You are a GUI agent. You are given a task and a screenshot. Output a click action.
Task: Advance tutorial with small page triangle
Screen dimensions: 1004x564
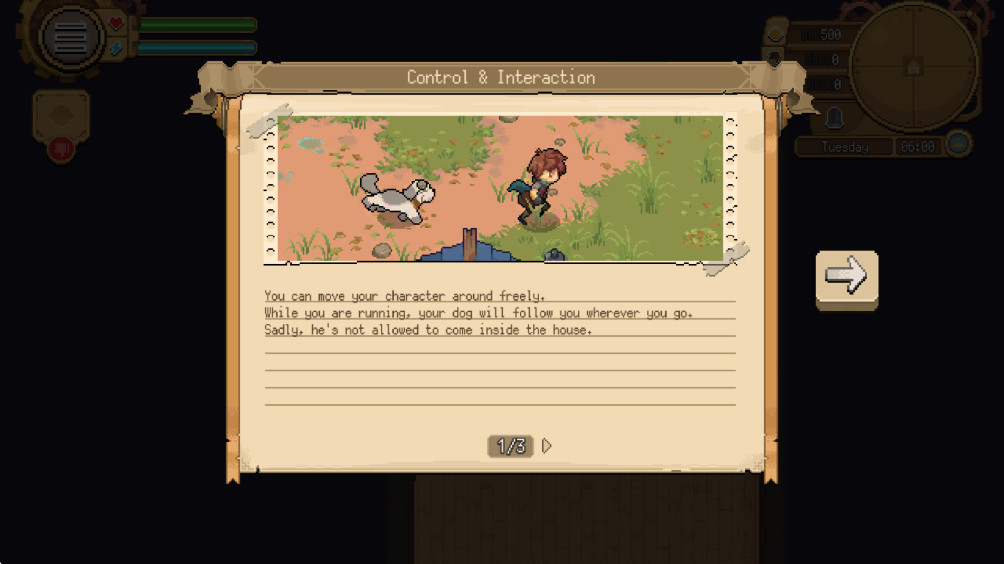click(547, 446)
